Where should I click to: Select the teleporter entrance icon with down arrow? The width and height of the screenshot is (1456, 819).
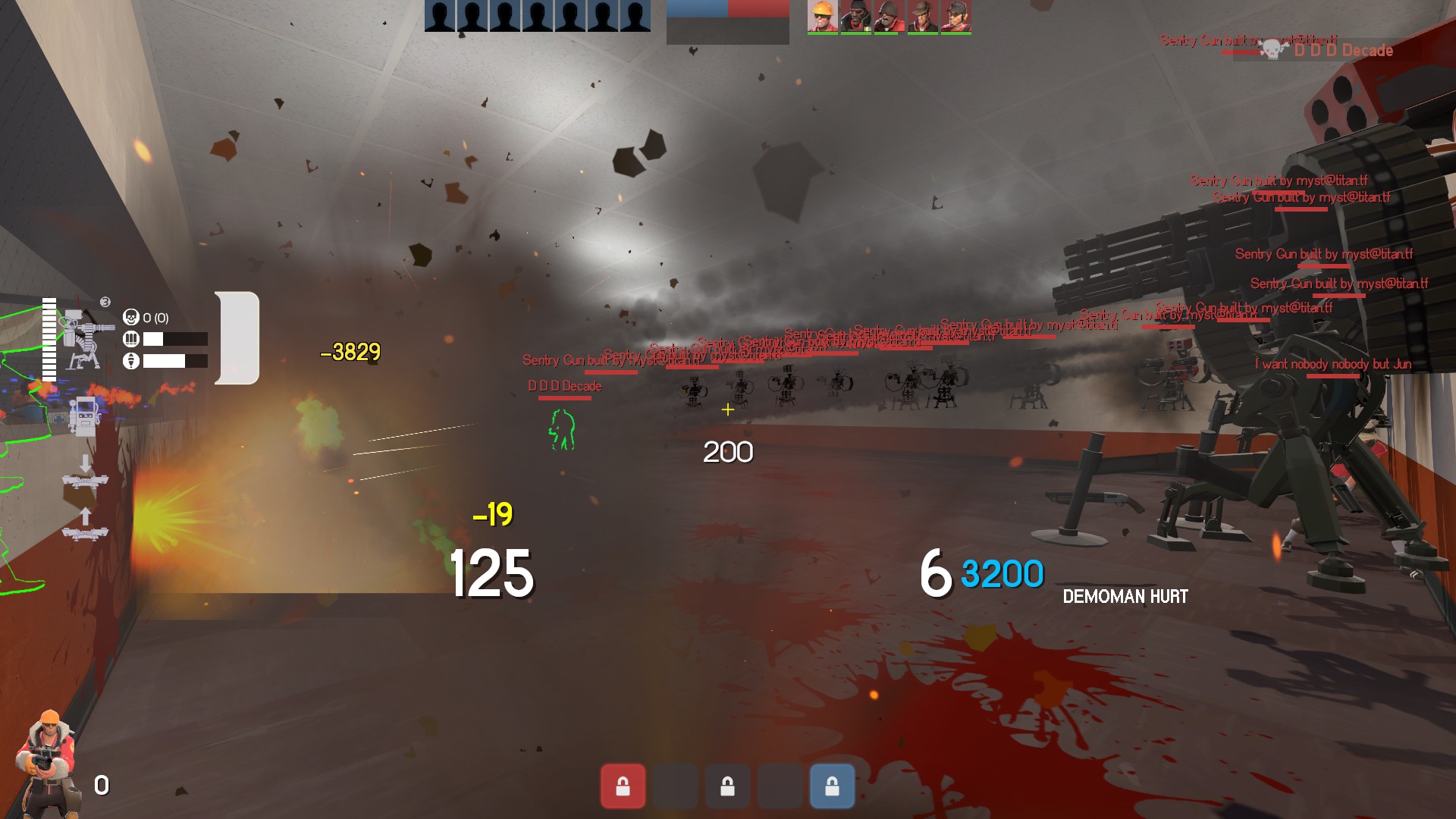click(85, 472)
